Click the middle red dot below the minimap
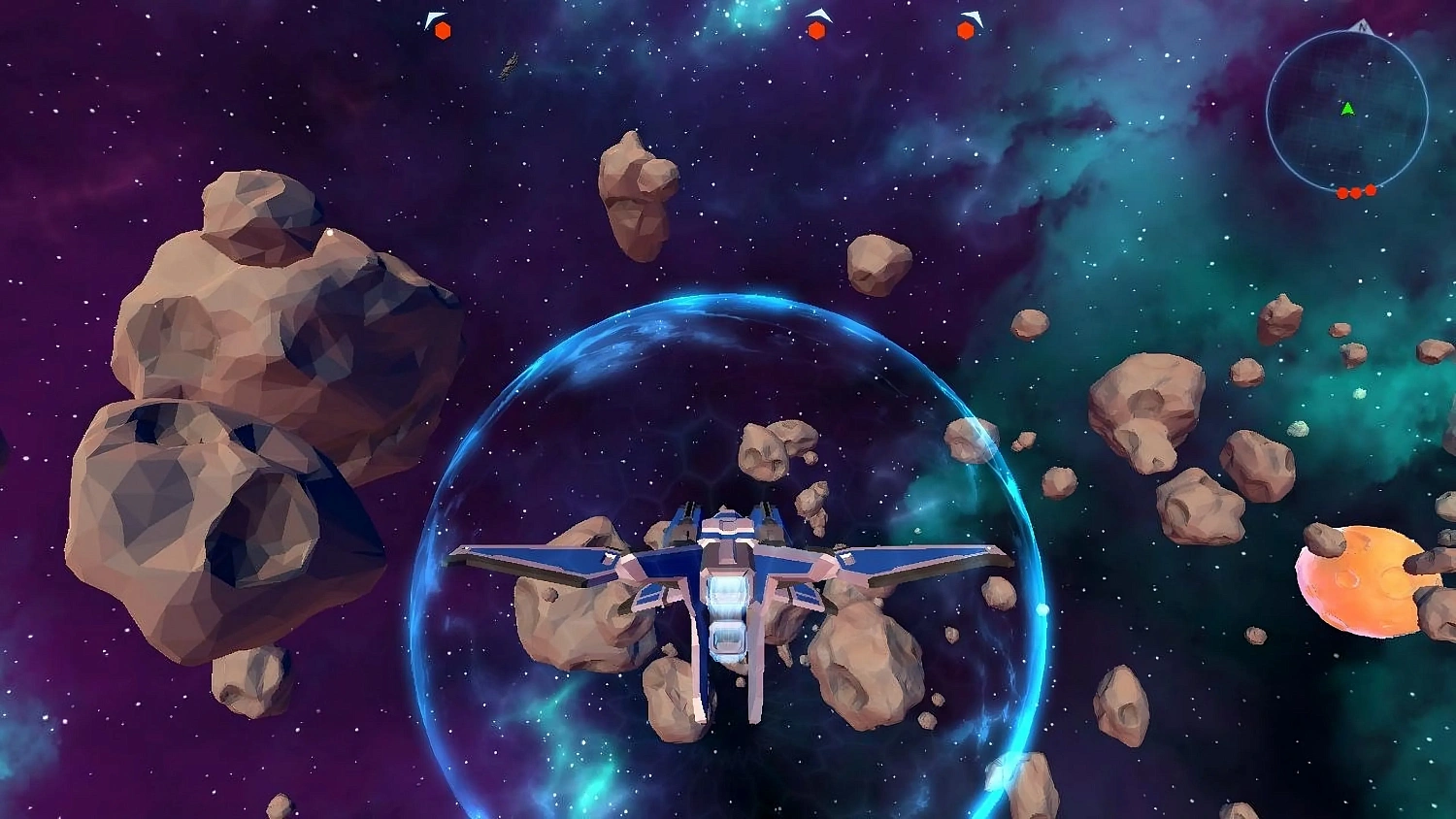The height and width of the screenshot is (819, 1456). (x=1356, y=193)
